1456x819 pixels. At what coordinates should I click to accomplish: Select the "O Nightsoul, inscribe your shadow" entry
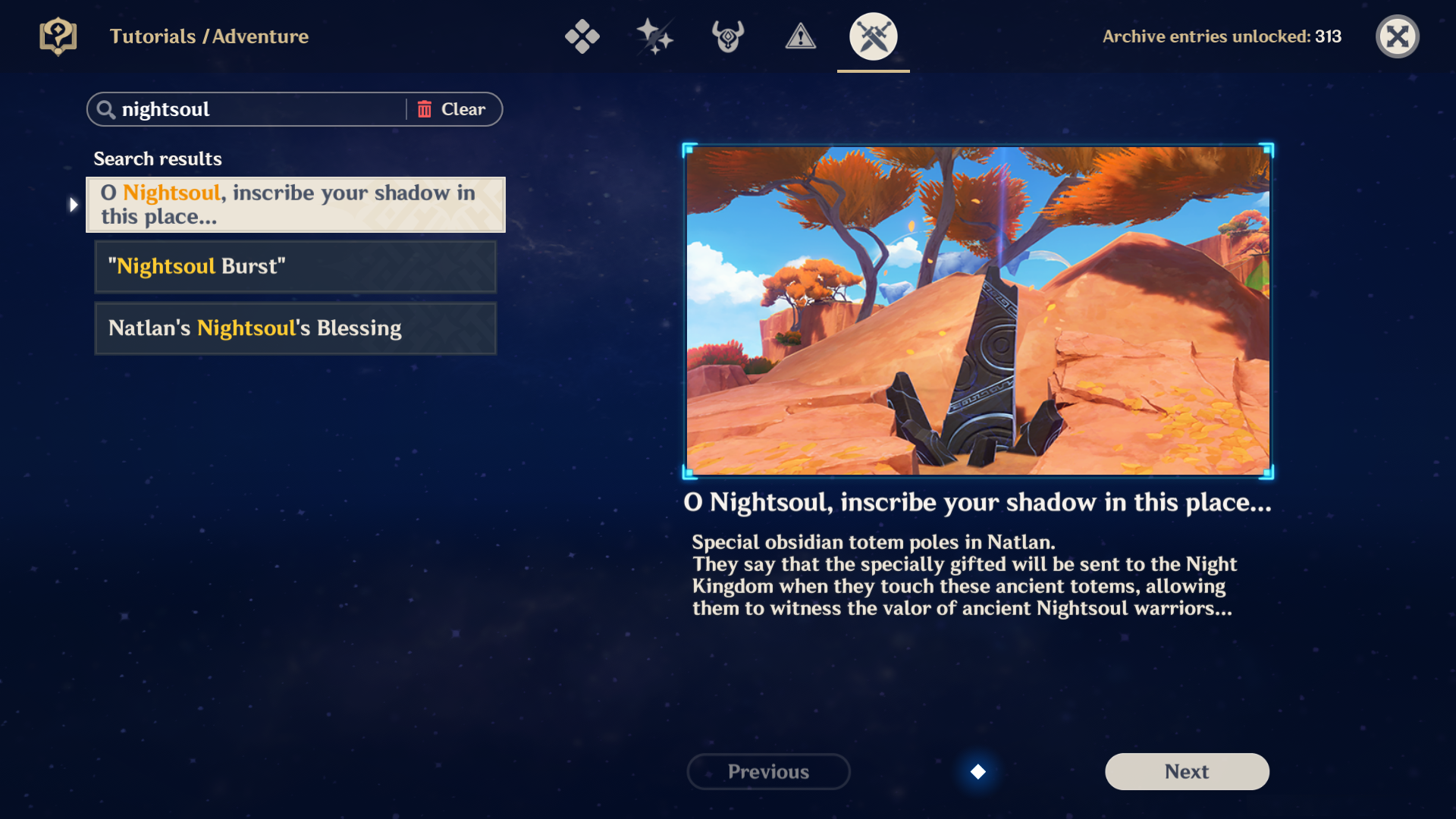295,204
